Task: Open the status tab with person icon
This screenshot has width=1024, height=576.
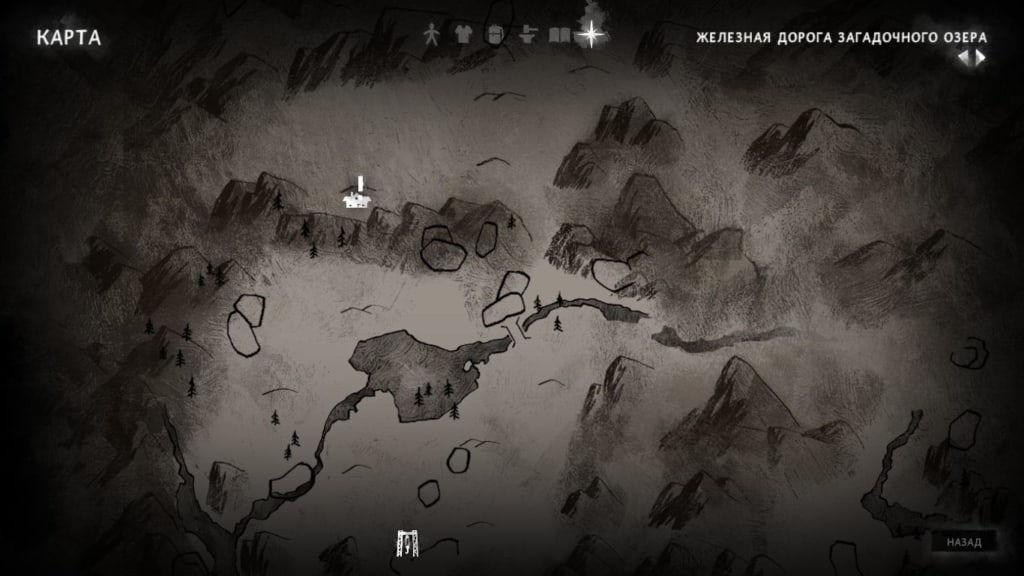Action: tap(432, 34)
